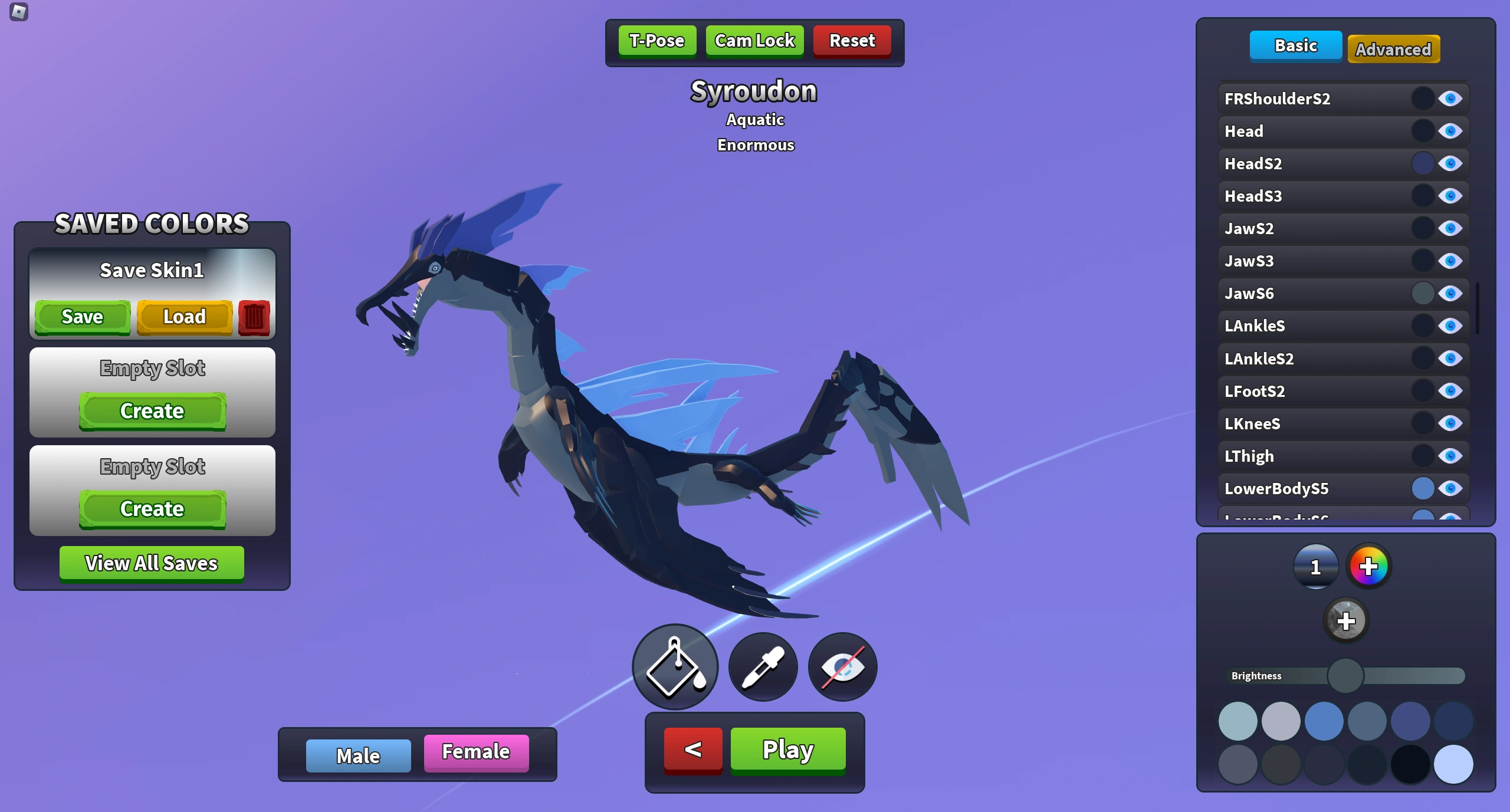Adjust the Brightness slider
This screenshot has height=812, width=1510.
point(1345,676)
